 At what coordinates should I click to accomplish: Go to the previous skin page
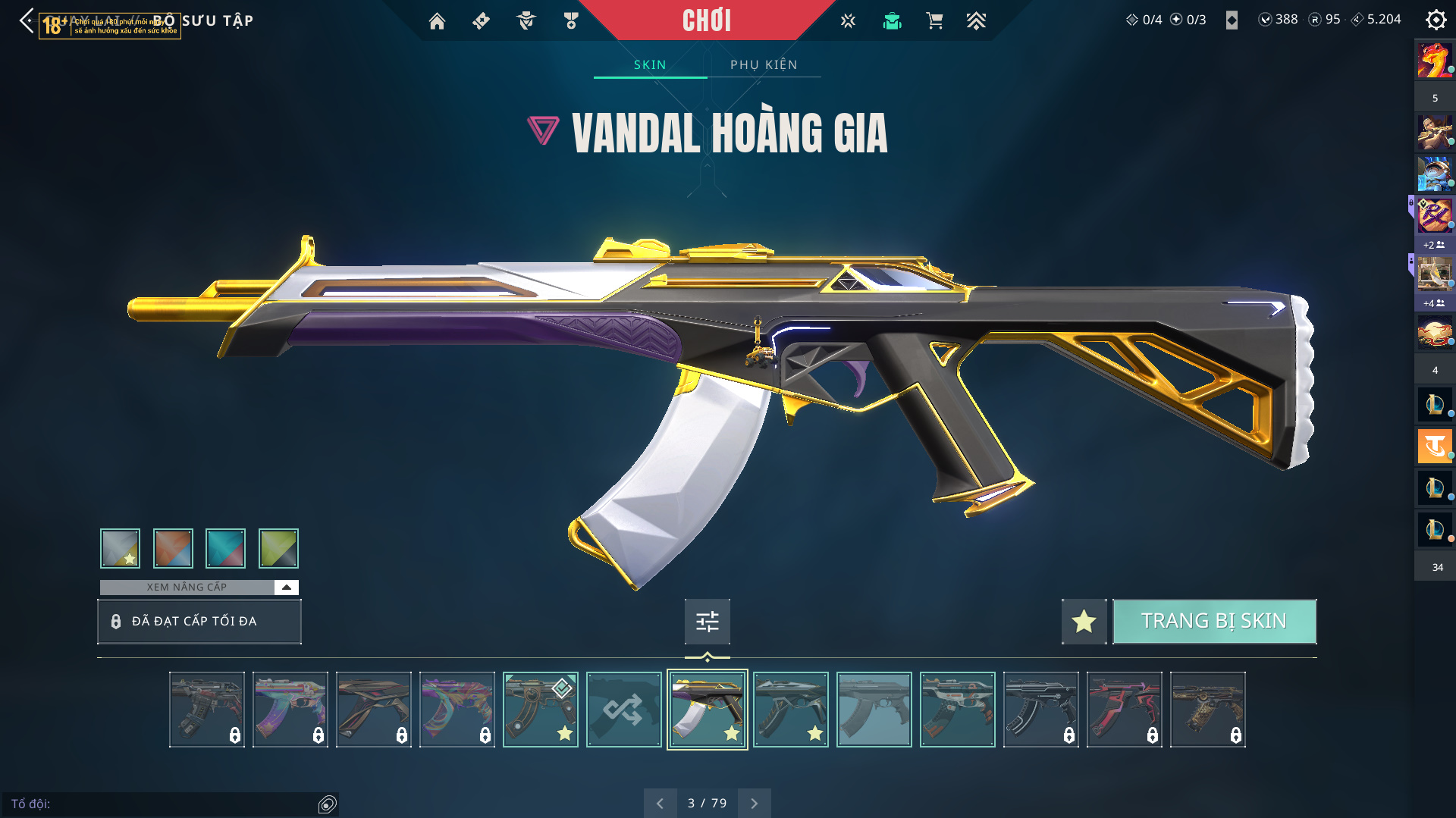[x=660, y=803]
